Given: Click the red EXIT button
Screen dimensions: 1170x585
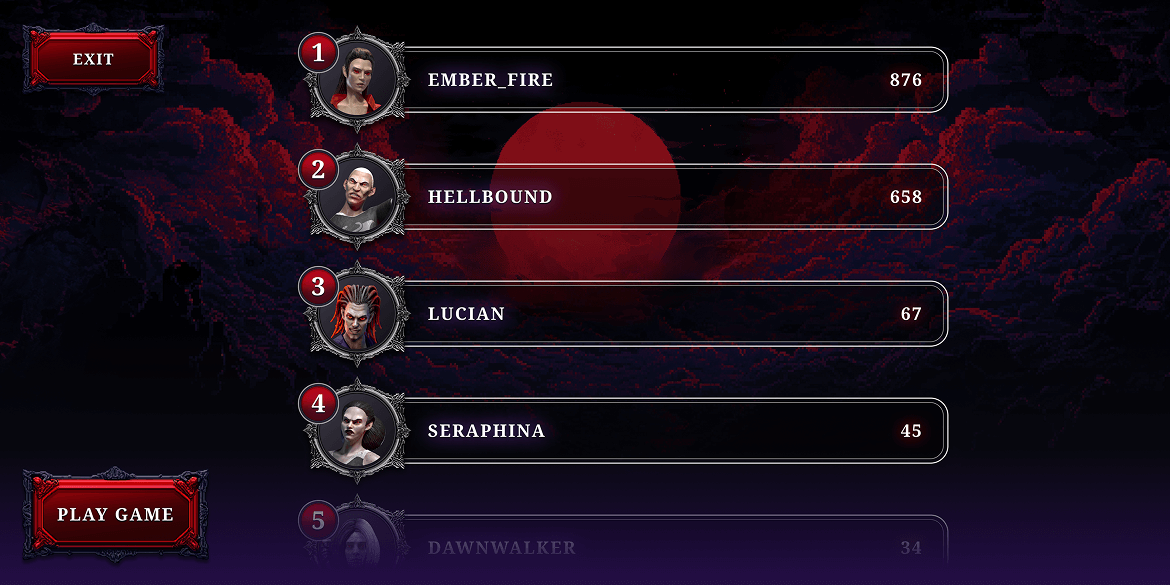Looking at the screenshot, I should tap(93, 60).
